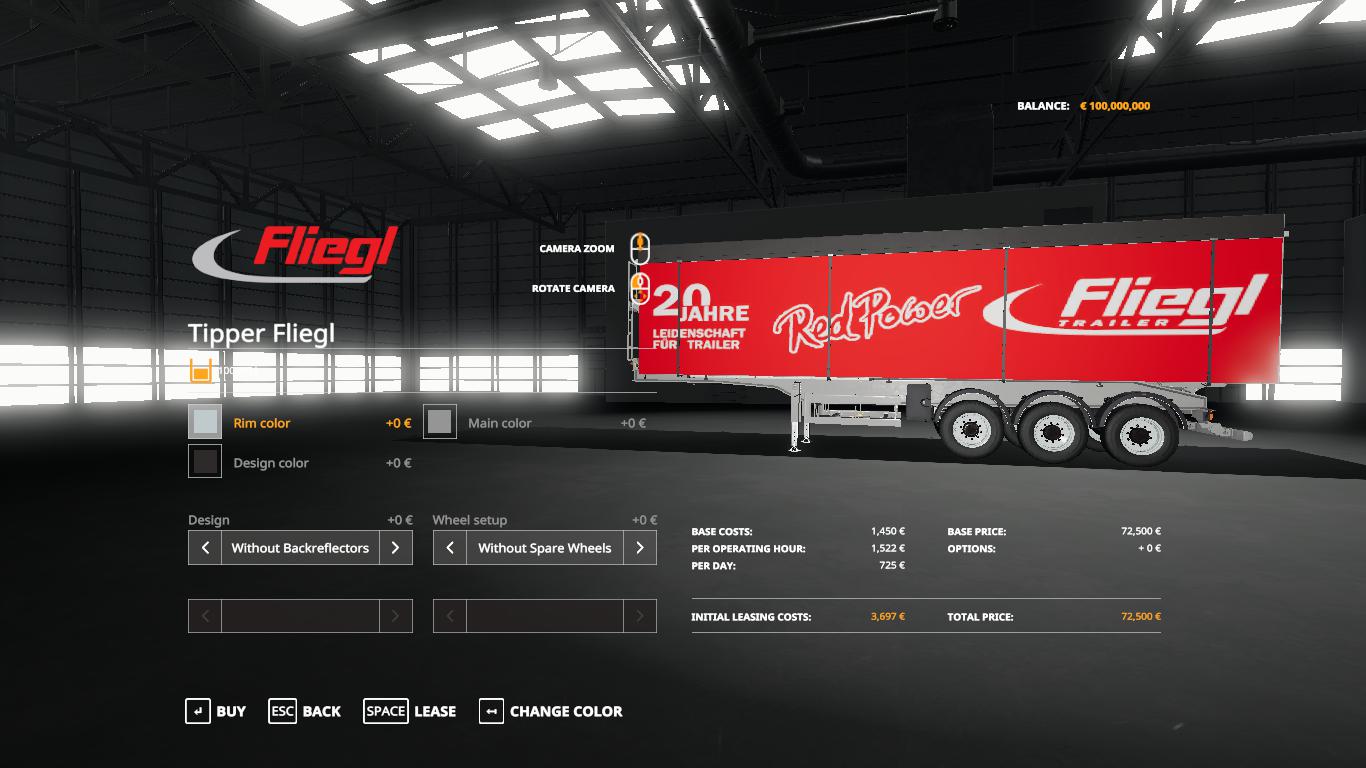Click the Change Color button
The width and height of the screenshot is (1366, 768).
551,711
